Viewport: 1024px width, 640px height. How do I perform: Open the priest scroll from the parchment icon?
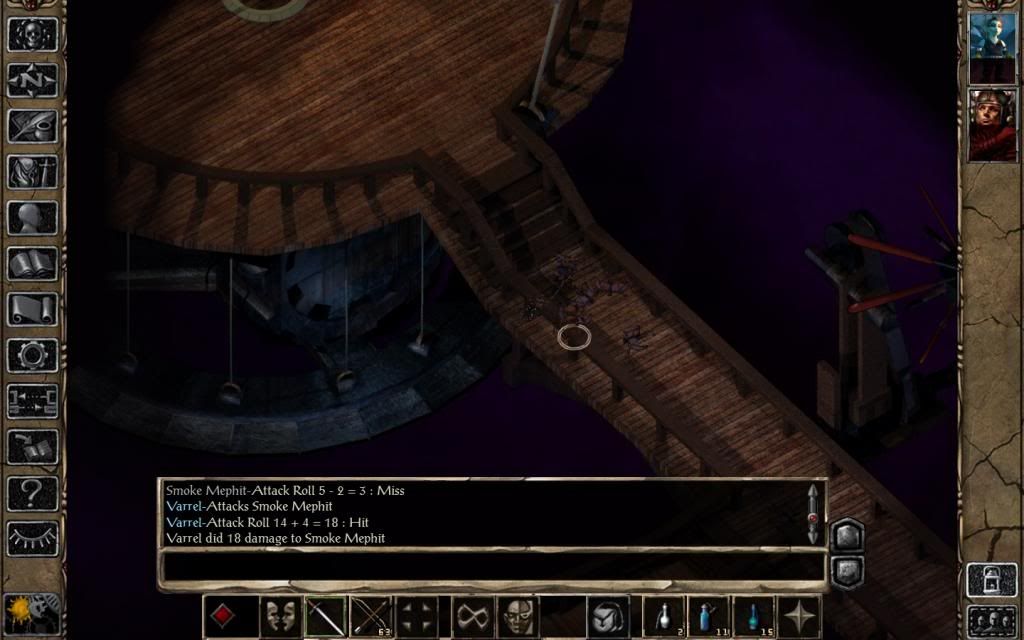[32, 309]
